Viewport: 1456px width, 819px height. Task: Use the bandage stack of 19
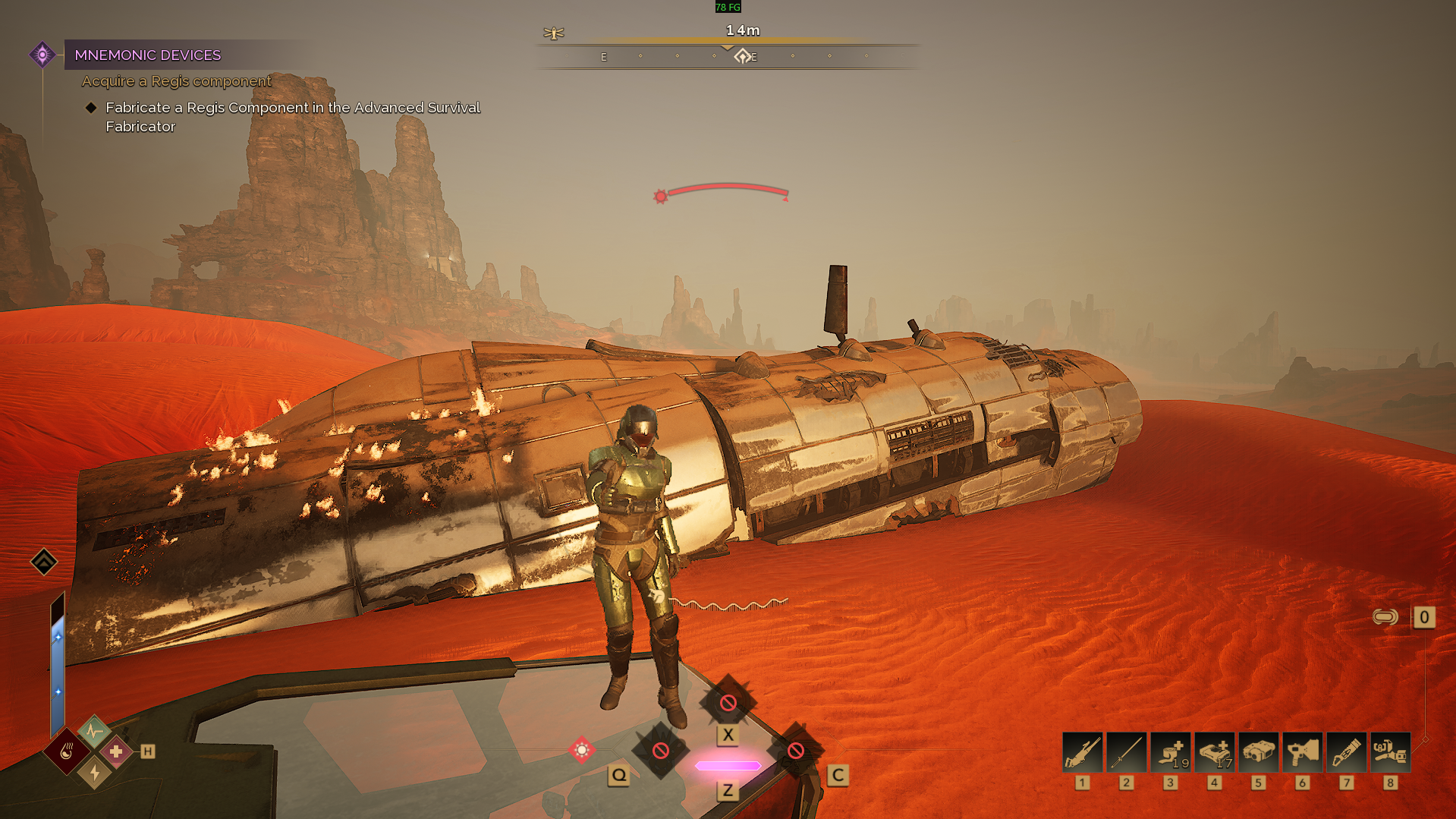[x=1170, y=752]
